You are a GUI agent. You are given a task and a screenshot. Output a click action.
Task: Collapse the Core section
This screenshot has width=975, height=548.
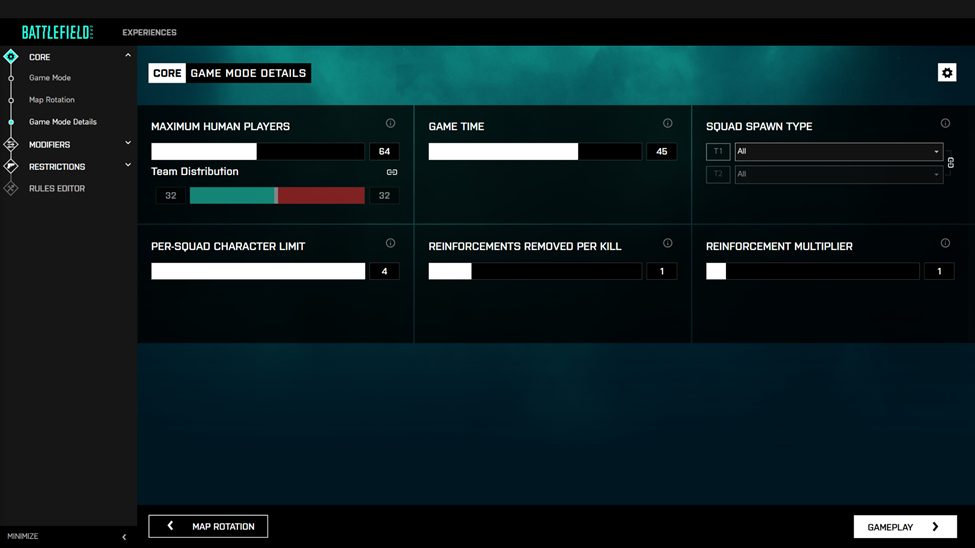pyautogui.click(x=128, y=56)
